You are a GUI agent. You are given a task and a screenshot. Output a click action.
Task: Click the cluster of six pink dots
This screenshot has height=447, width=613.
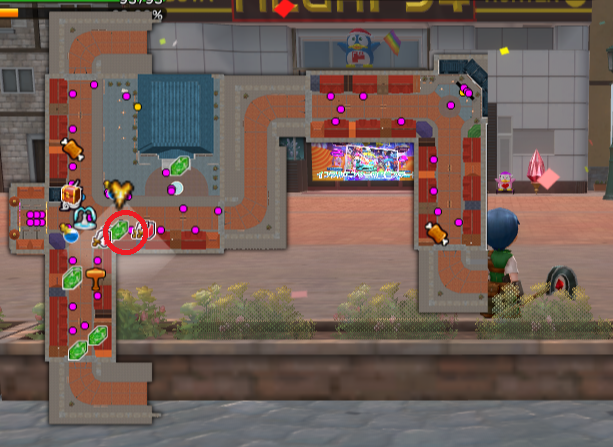[x=36, y=218]
